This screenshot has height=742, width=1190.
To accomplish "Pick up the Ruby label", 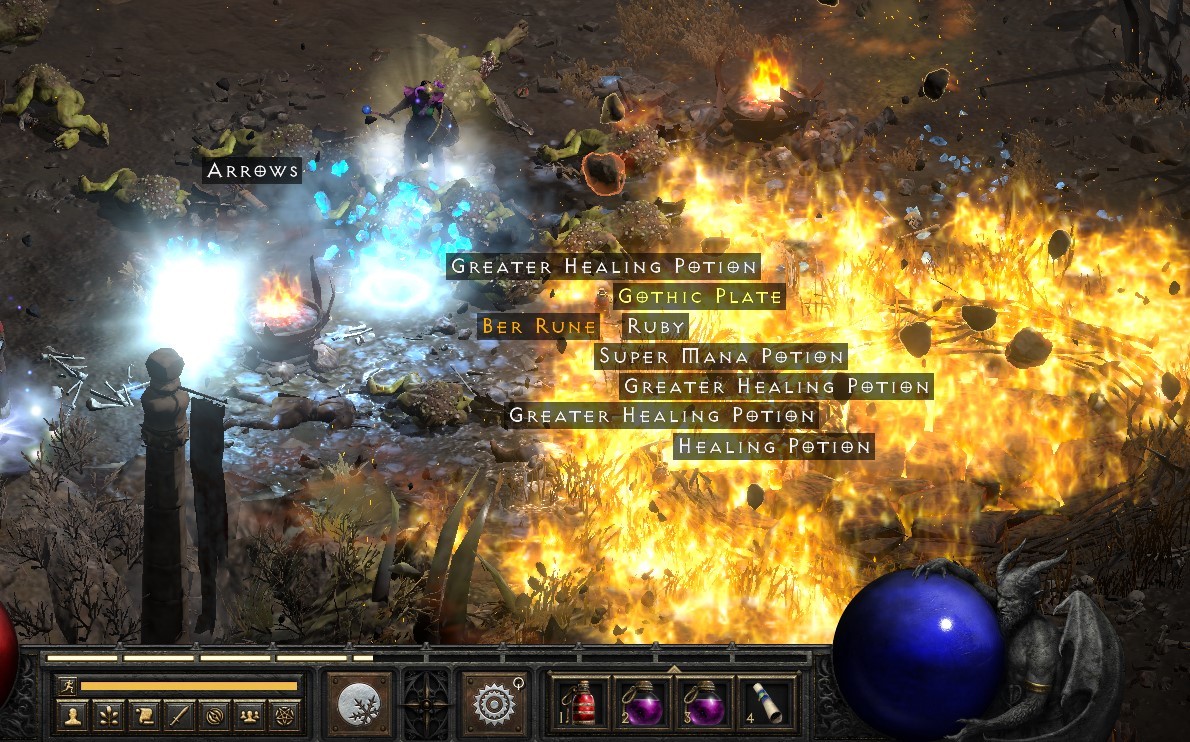I will pos(655,326).
